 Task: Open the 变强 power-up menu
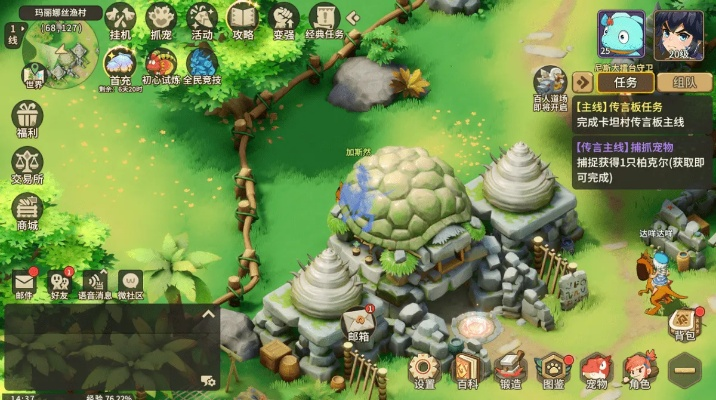point(283,19)
